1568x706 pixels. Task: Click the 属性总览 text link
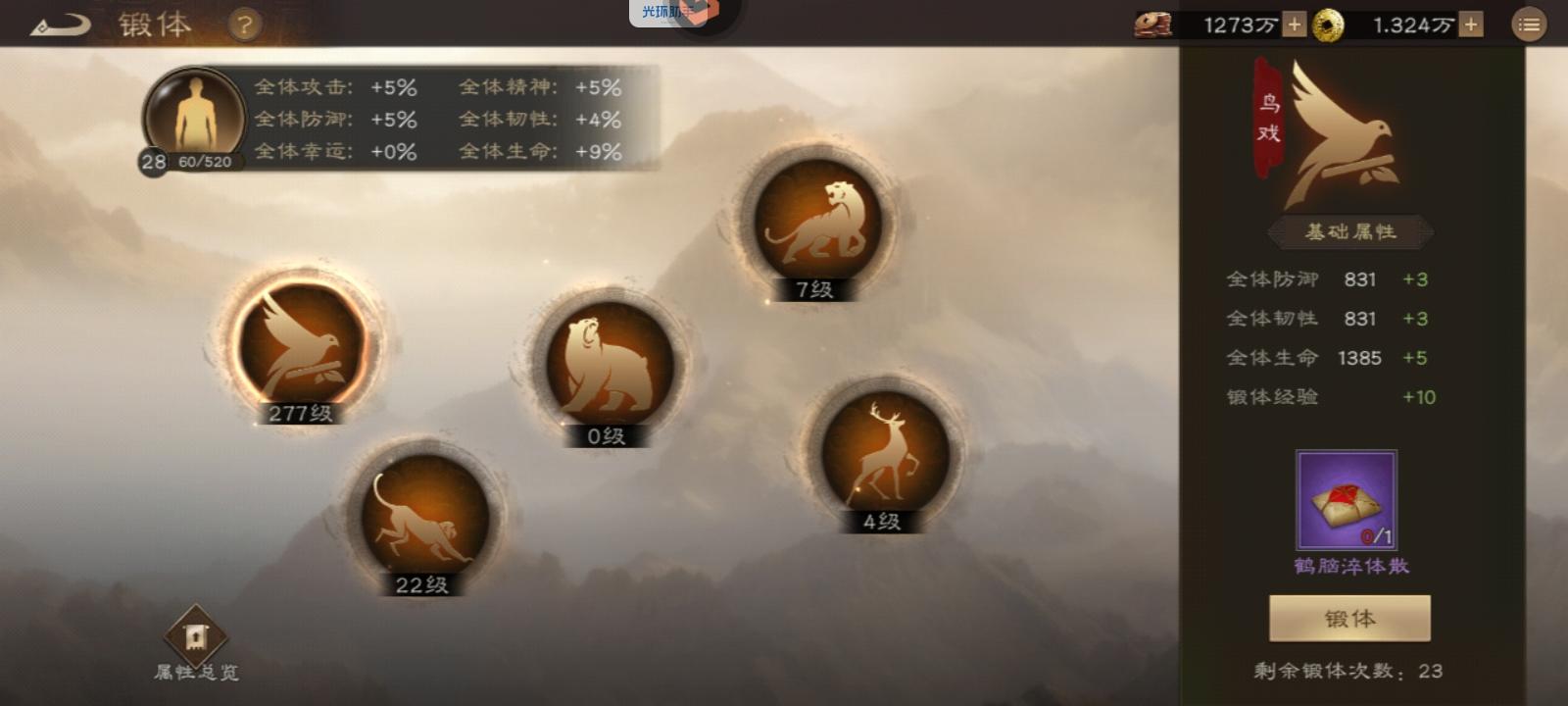tap(197, 674)
